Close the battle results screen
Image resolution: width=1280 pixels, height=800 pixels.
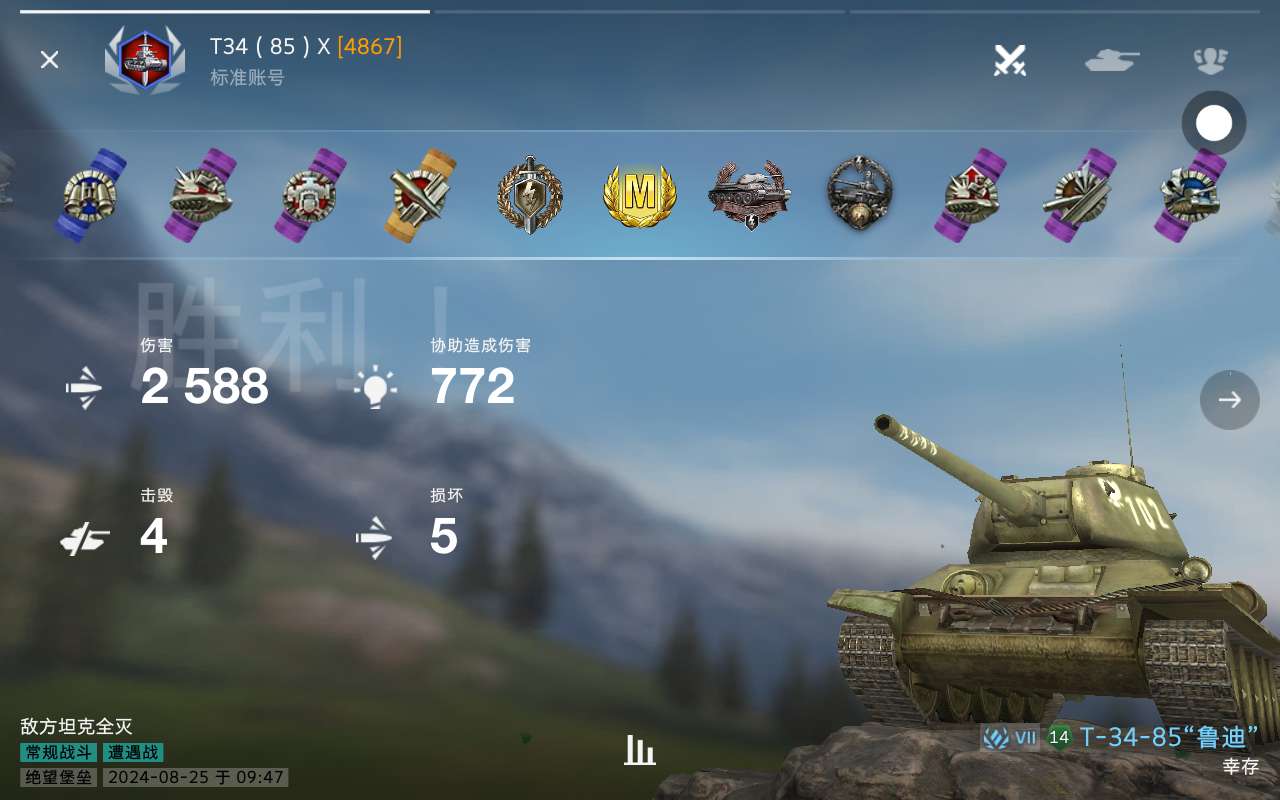pyautogui.click(x=49, y=60)
